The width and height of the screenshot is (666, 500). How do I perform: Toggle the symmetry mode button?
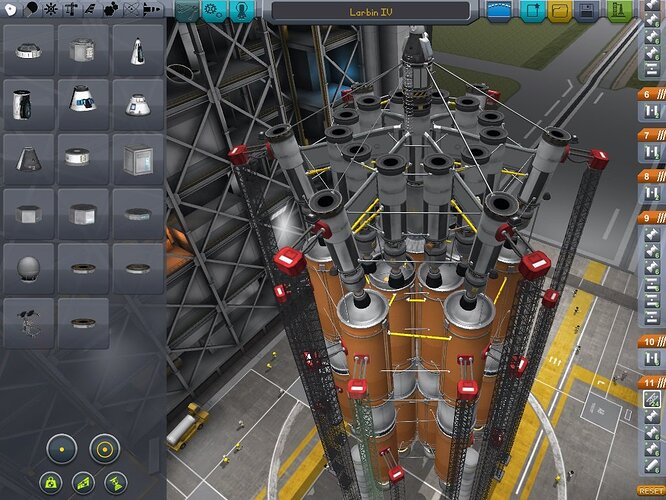(x=63, y=449)
